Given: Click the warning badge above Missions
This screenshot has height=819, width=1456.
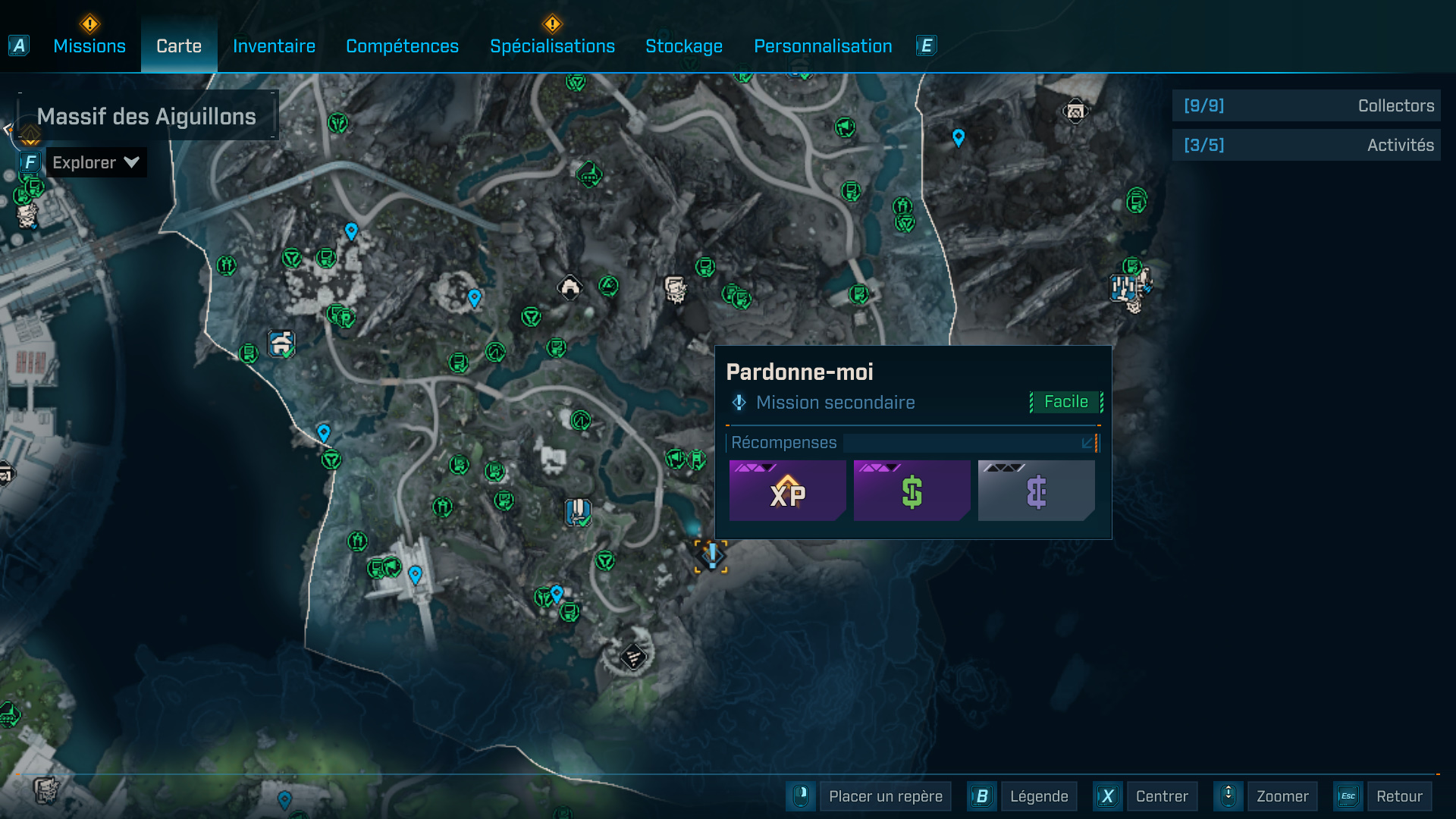Looking at the screenshot, I should pyautogui.click(x=89, y=23).
